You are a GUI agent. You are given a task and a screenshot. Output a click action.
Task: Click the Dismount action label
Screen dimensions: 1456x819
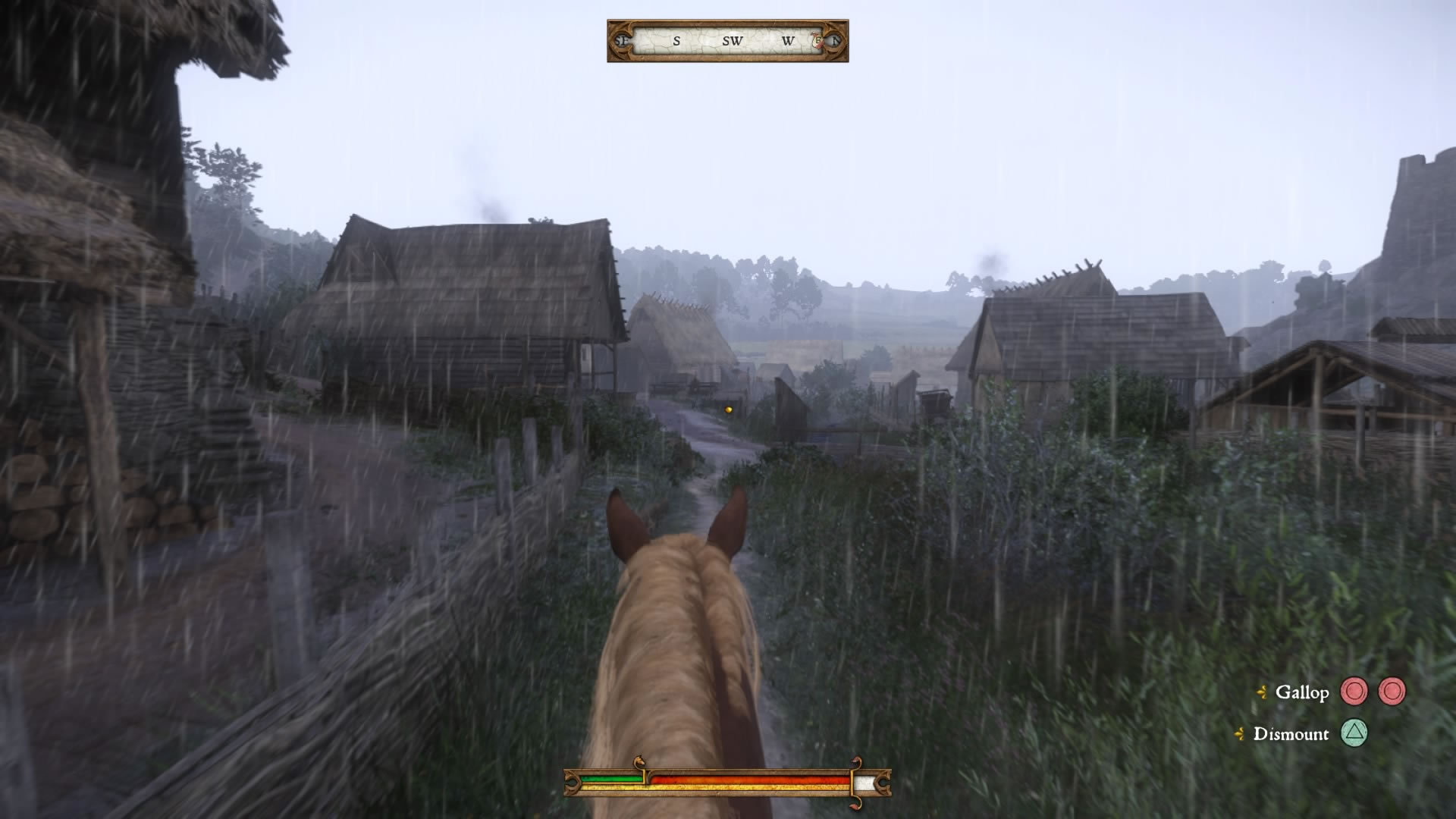click(x=1291, y=734)
